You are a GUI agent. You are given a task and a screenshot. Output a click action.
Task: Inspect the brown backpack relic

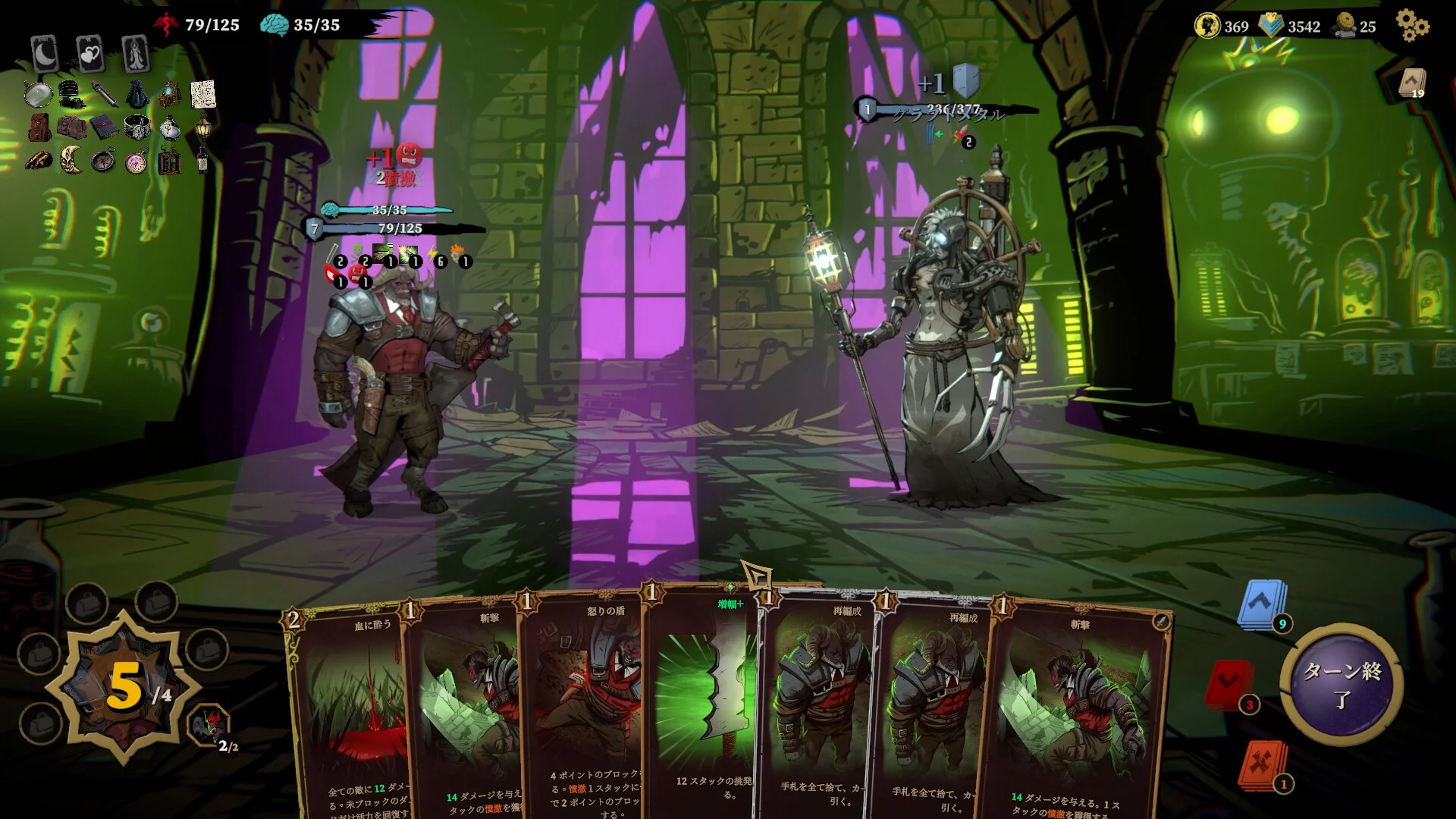point(39,127)
